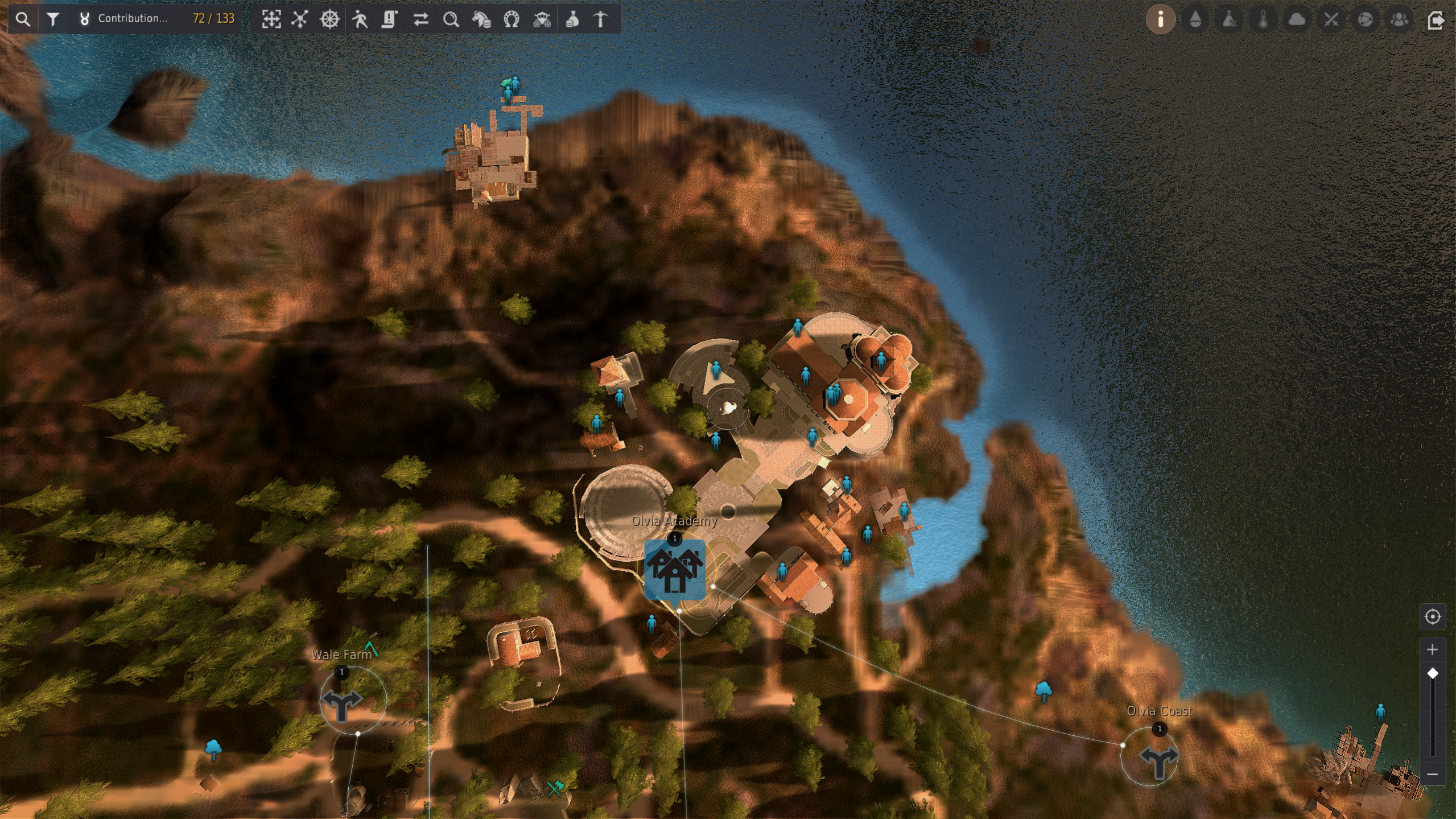Click the swap arrows toolbar icon

click(x=420, y=19)
